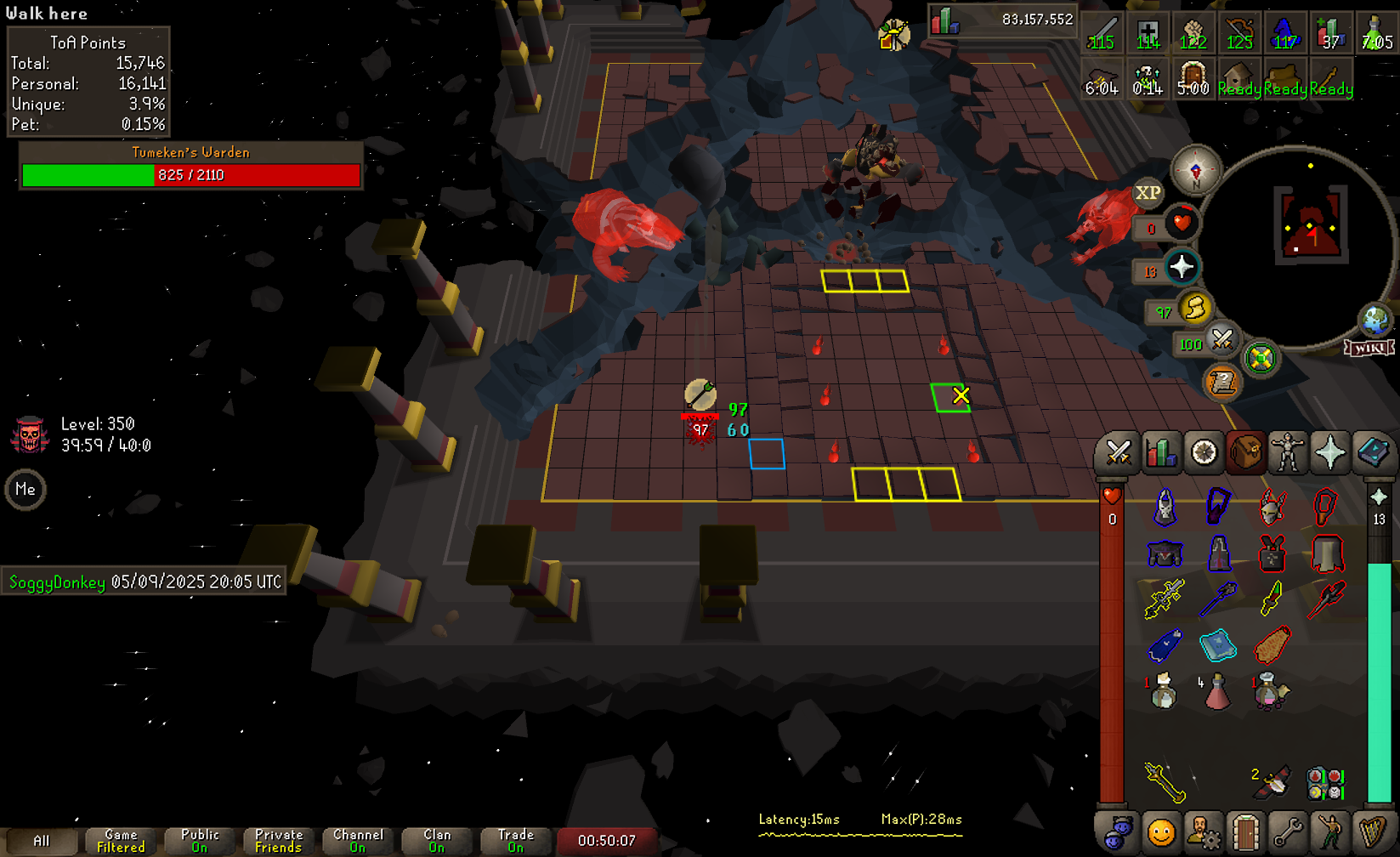Viewport: 1400px width, 857px height.
Task: Select the Clan chat tab
Action: (x=437, y=841)
